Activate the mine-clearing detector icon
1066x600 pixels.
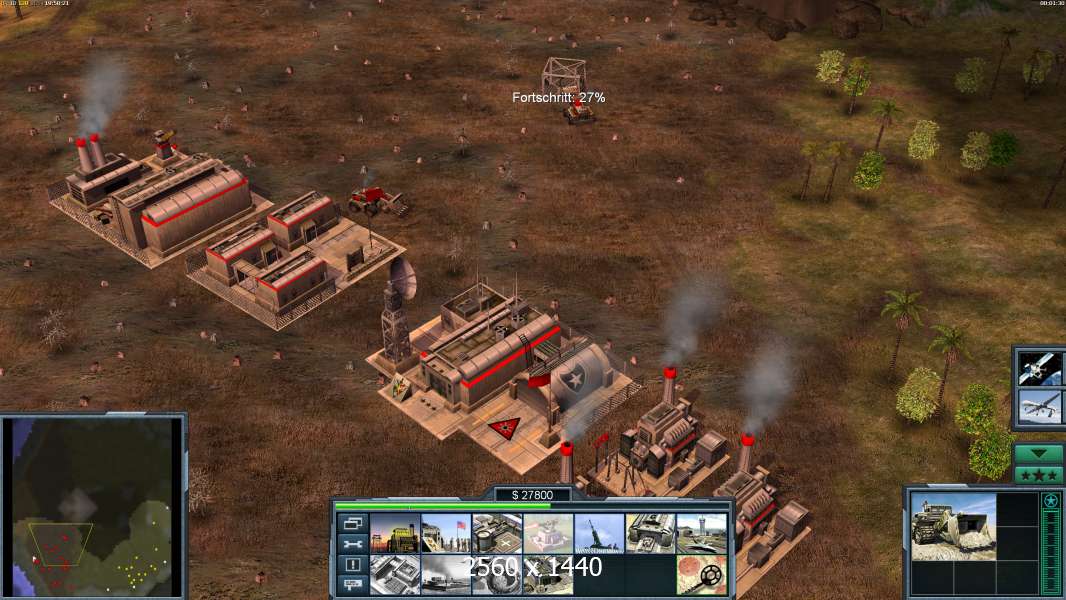[701, 574]
